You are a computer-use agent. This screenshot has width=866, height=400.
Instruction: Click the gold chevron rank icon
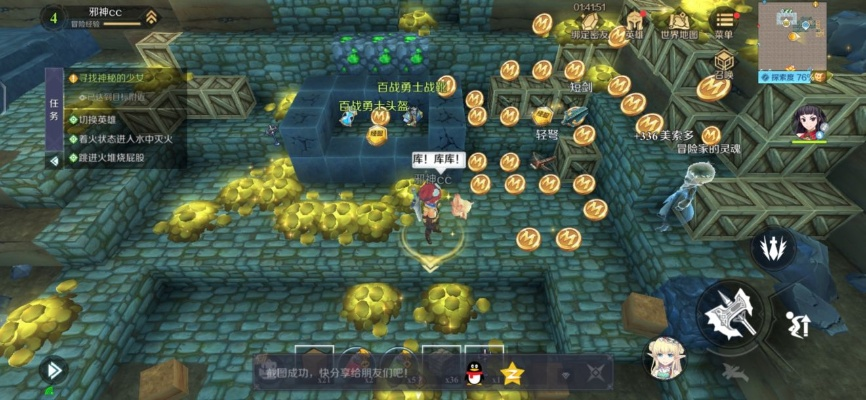150,17
